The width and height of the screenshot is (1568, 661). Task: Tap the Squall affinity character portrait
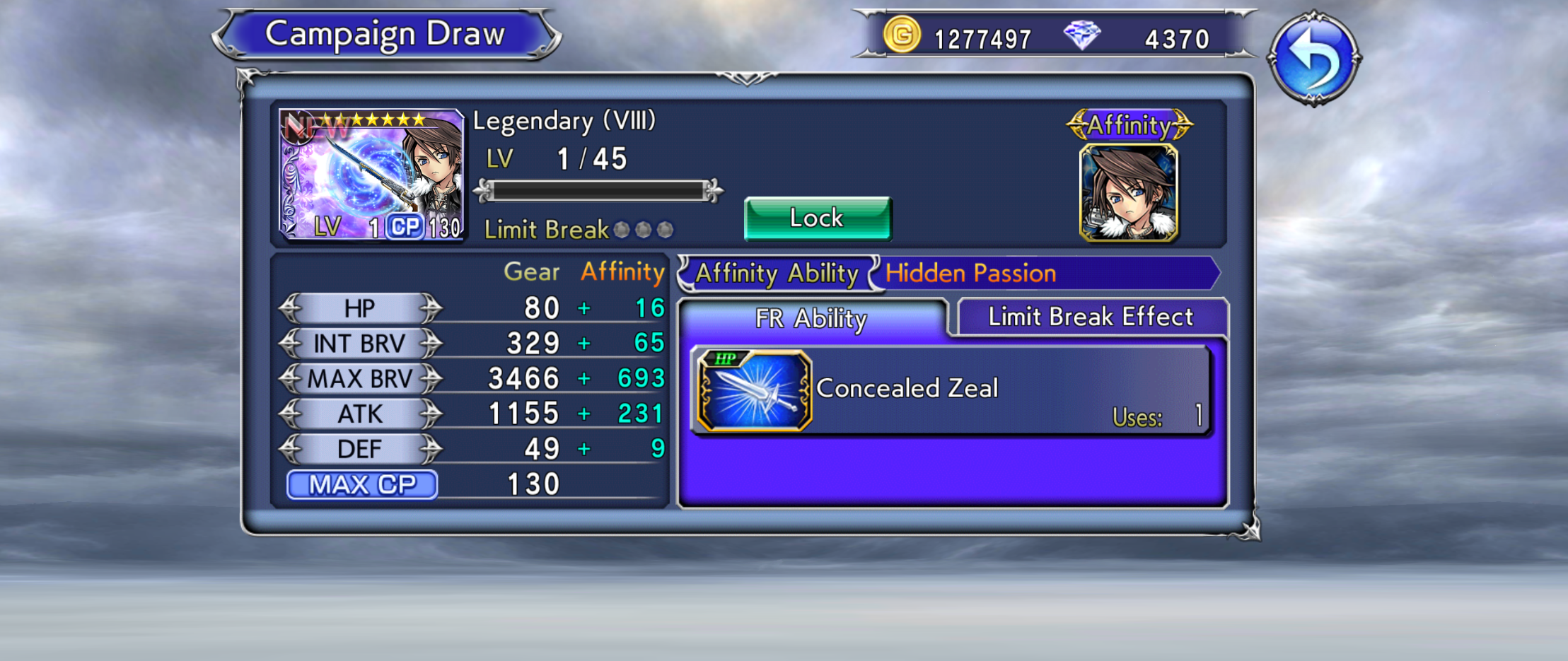click(1129, 193)
